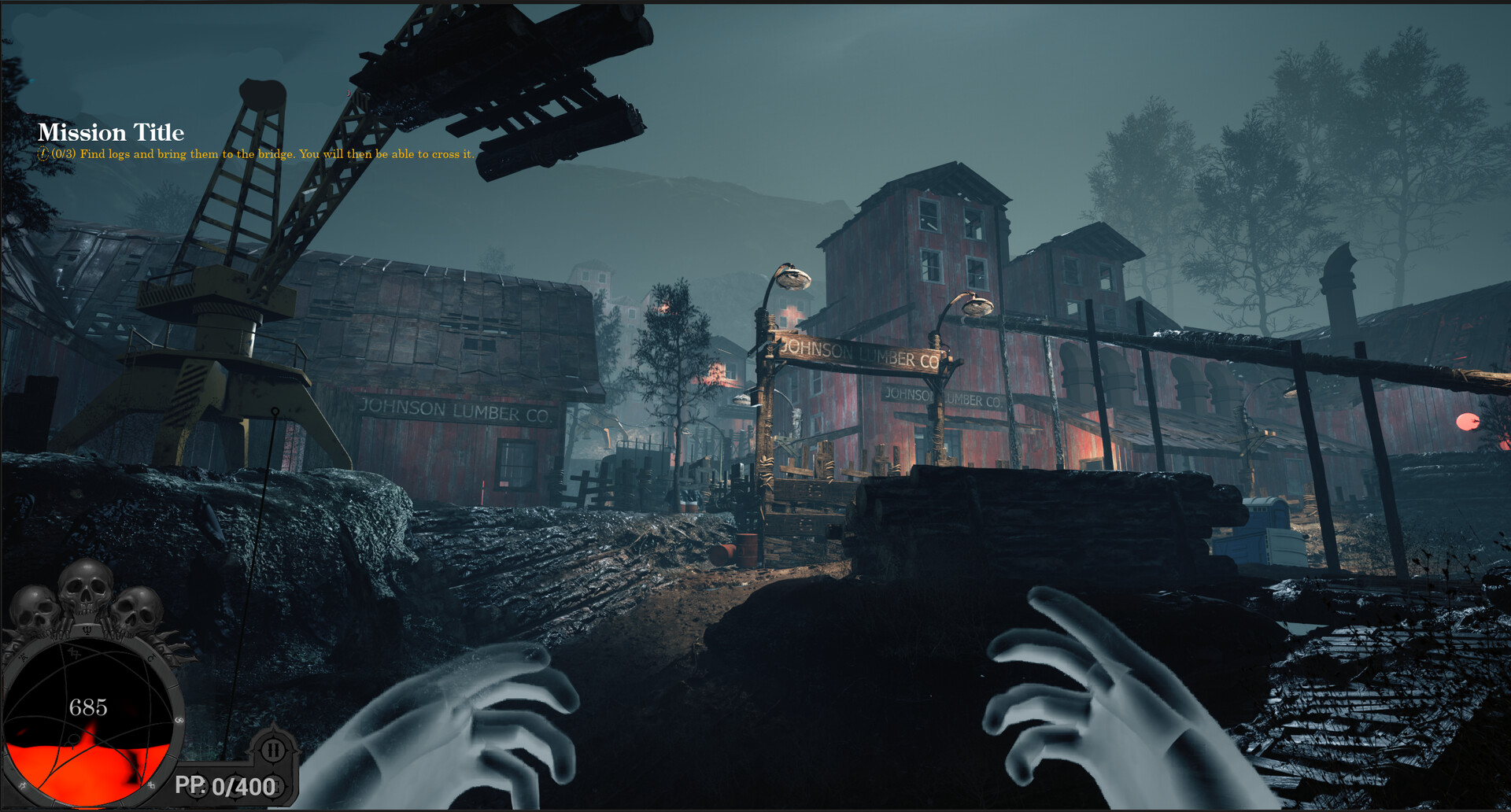Viewport: 1511px width, 812px height.
Task: Click the 685 health value inside the orb
Action: point(88,706)
